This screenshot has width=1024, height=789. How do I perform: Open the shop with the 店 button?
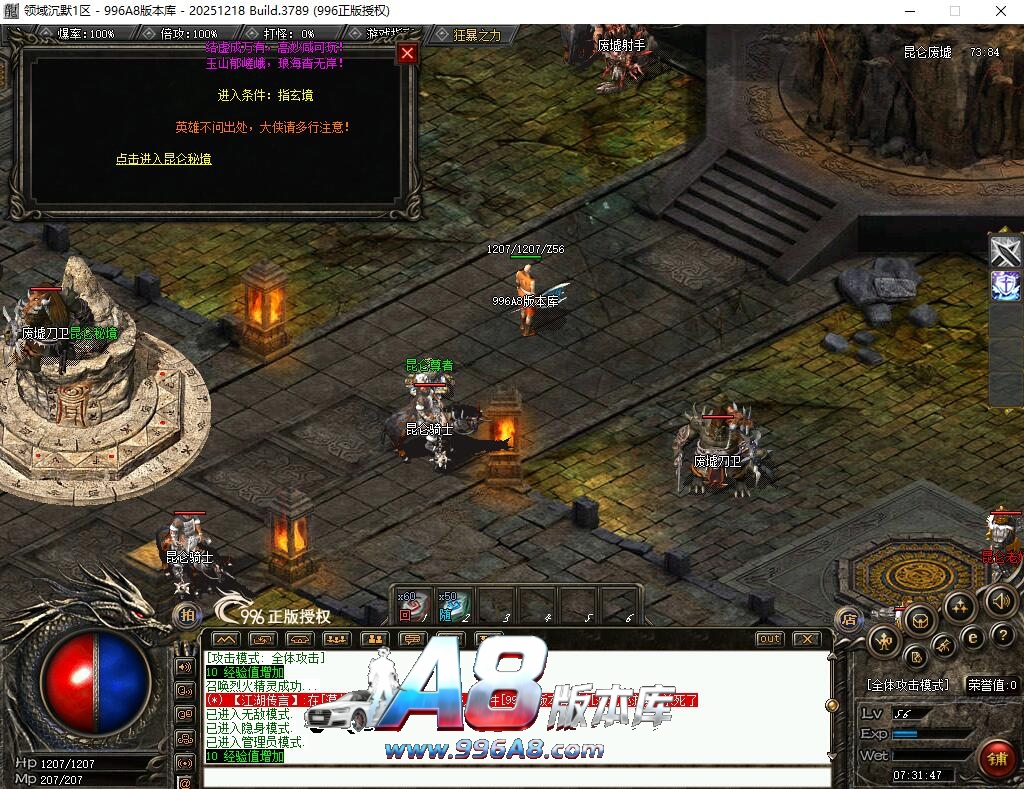coord(848,617)
